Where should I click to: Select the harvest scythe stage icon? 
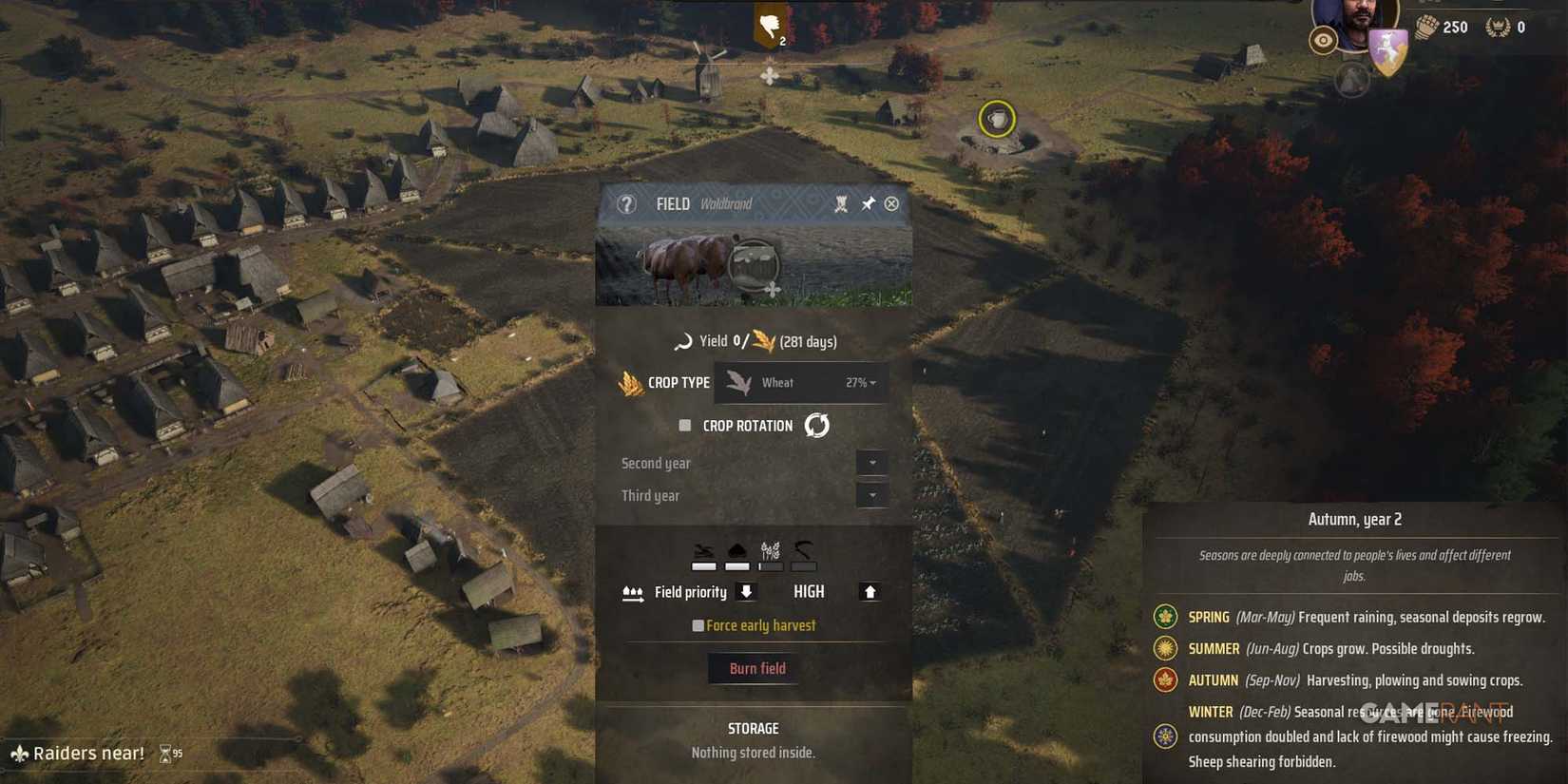click(803, 550)
